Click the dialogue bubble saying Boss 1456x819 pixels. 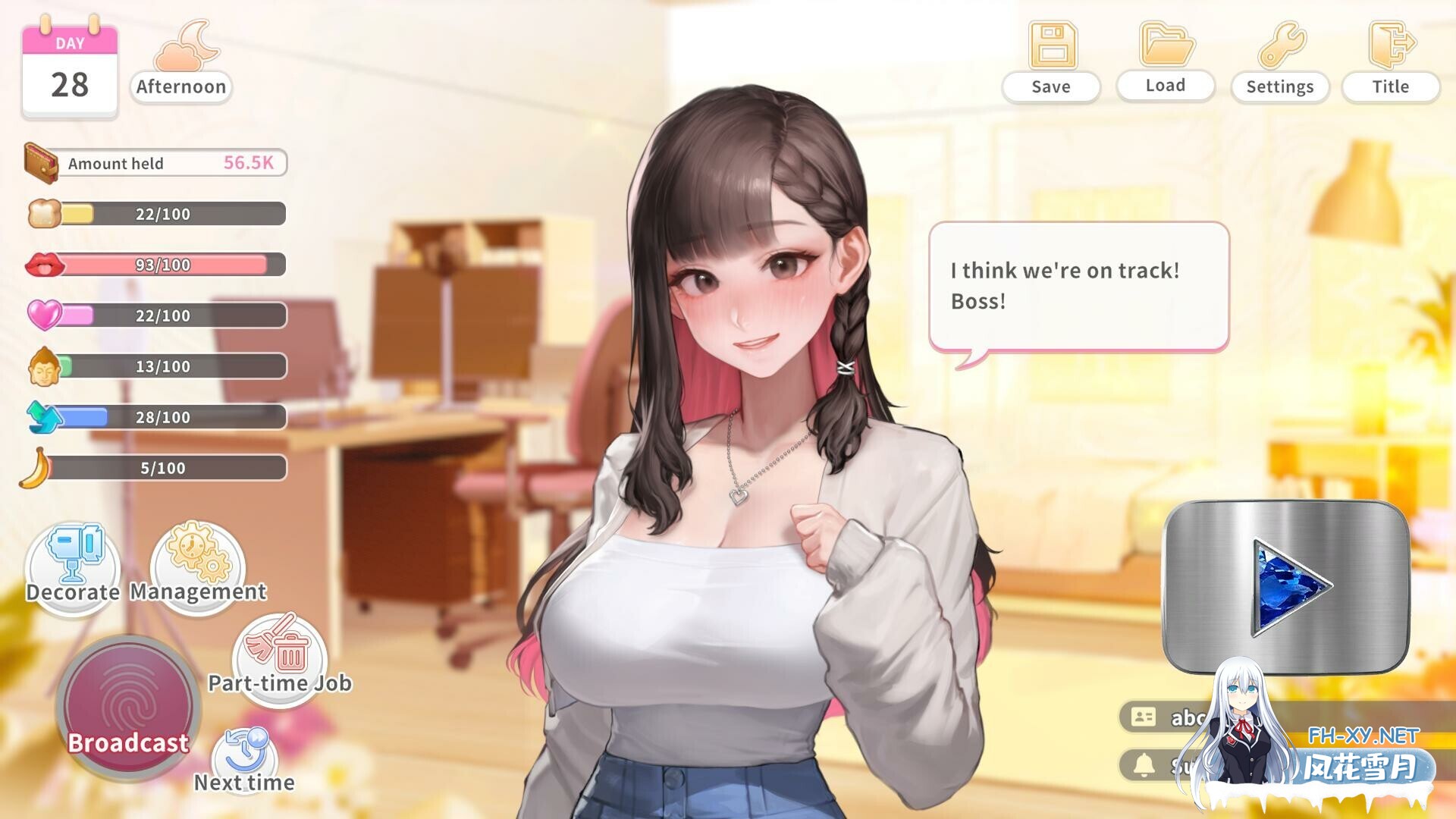point(1077,285)
